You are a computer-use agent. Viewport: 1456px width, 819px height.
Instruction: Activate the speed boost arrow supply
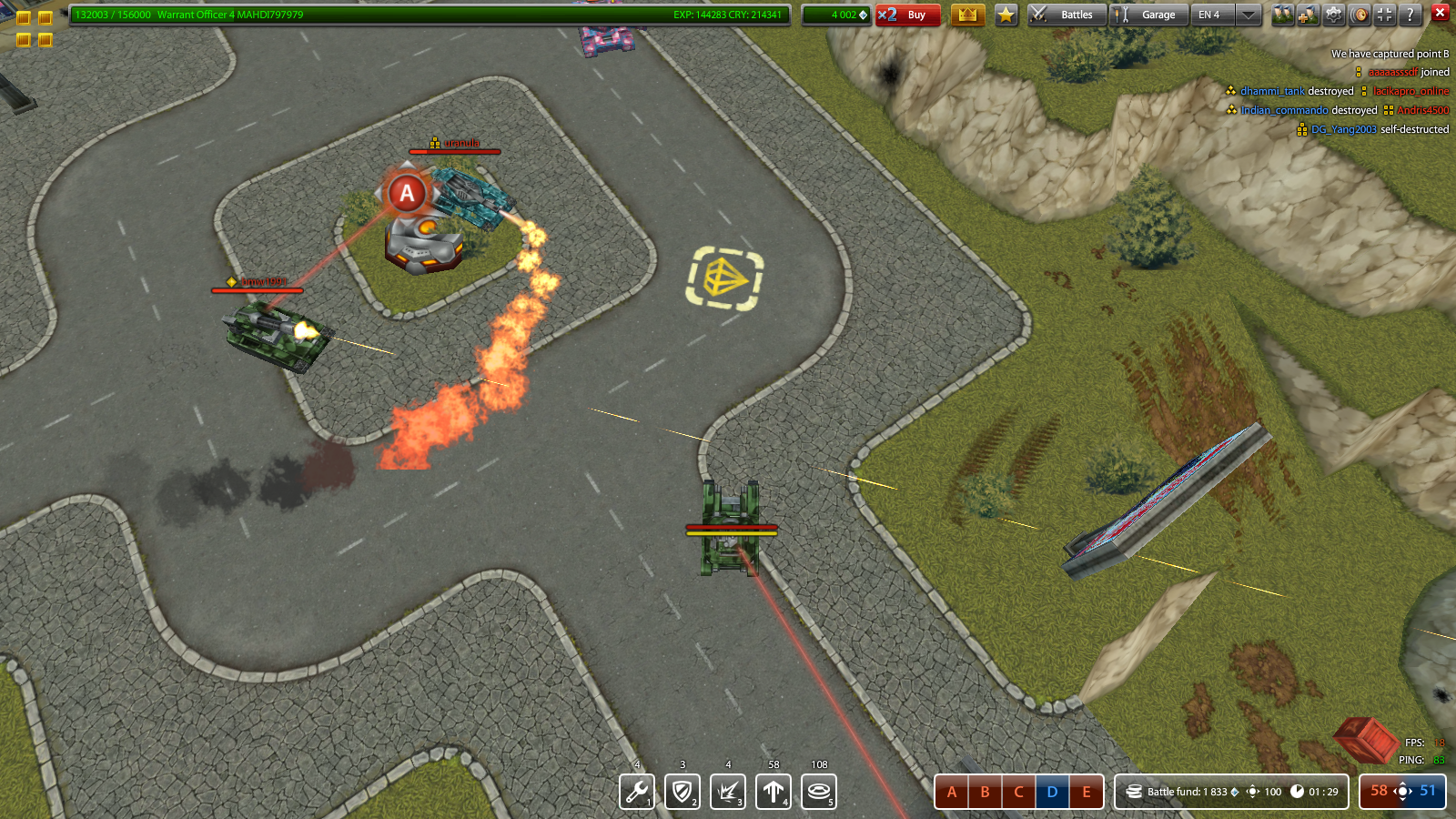pos(773,792)
